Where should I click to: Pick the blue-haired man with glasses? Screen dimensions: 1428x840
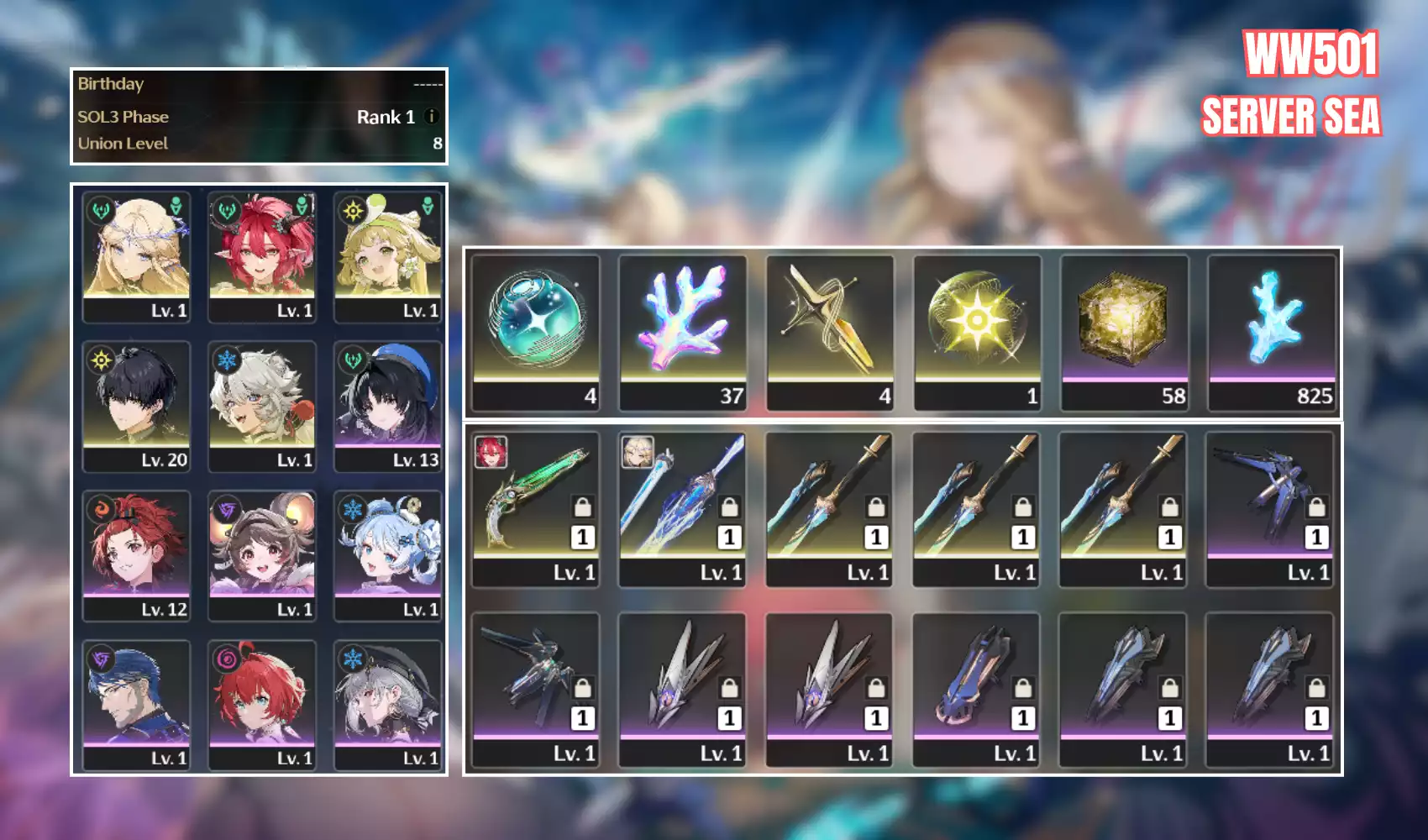136,704
